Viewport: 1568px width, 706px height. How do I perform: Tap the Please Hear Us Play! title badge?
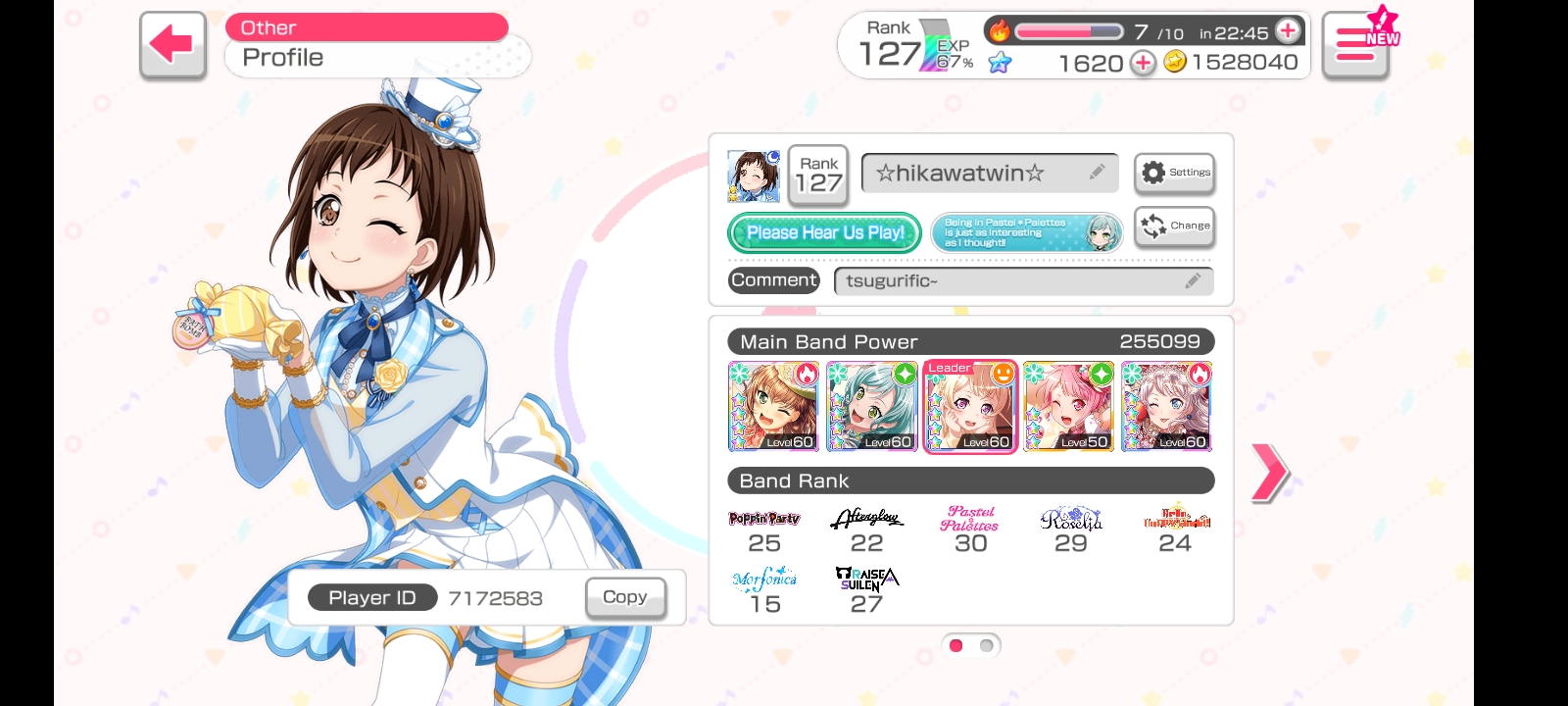click(x=824, y=232)
